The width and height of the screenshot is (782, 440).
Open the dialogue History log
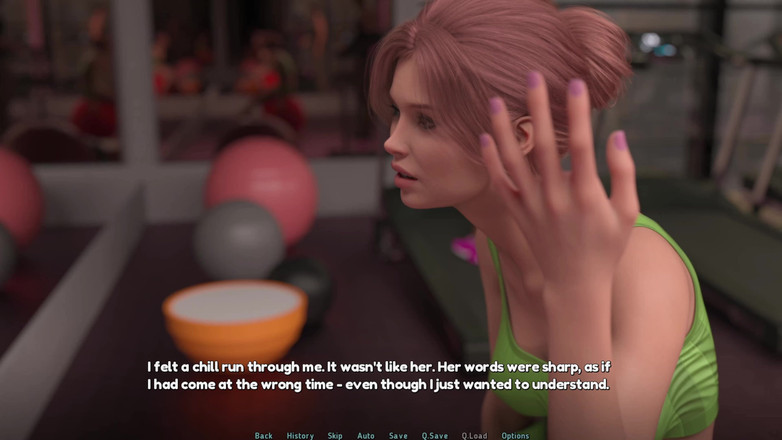300,435
